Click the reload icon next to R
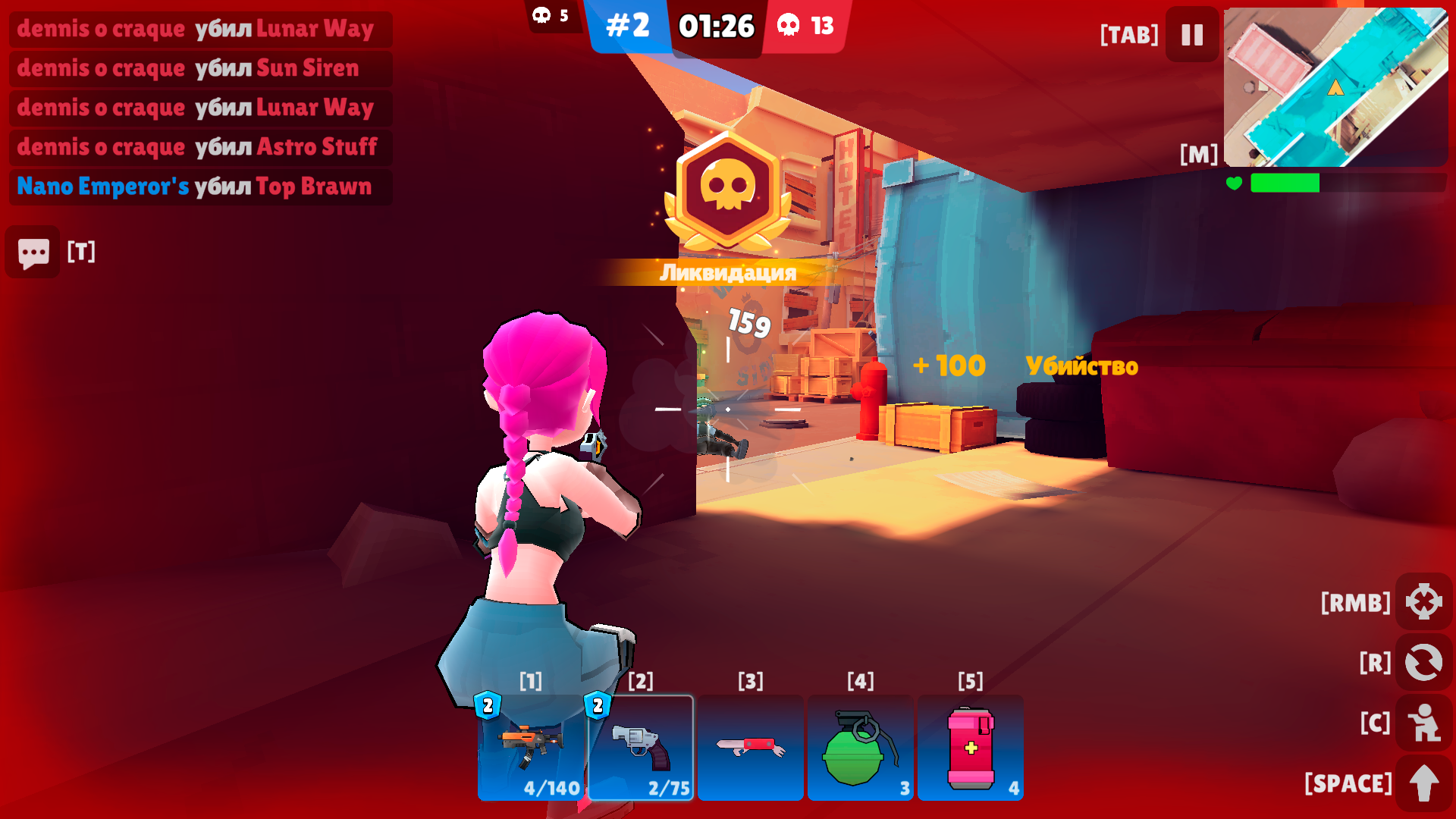 click(x=1424, y=661)
